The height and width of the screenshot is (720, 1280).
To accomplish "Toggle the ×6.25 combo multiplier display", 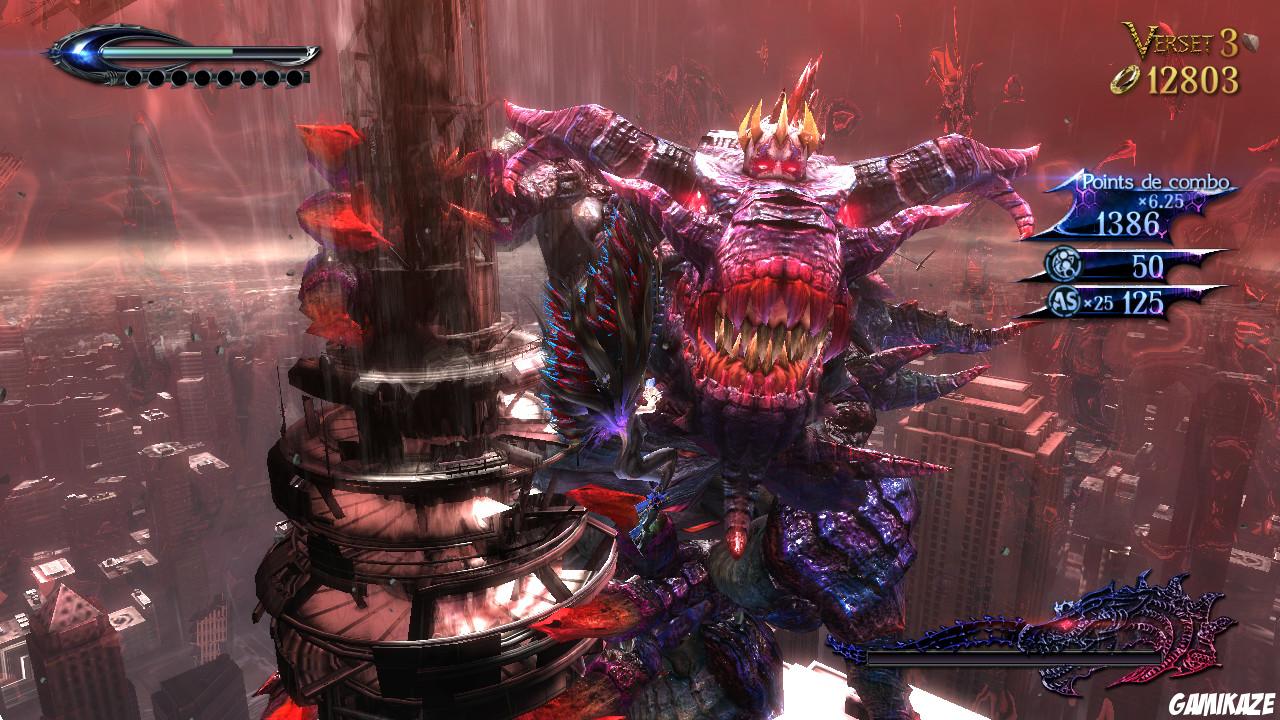I will (x=1161, y=200).
